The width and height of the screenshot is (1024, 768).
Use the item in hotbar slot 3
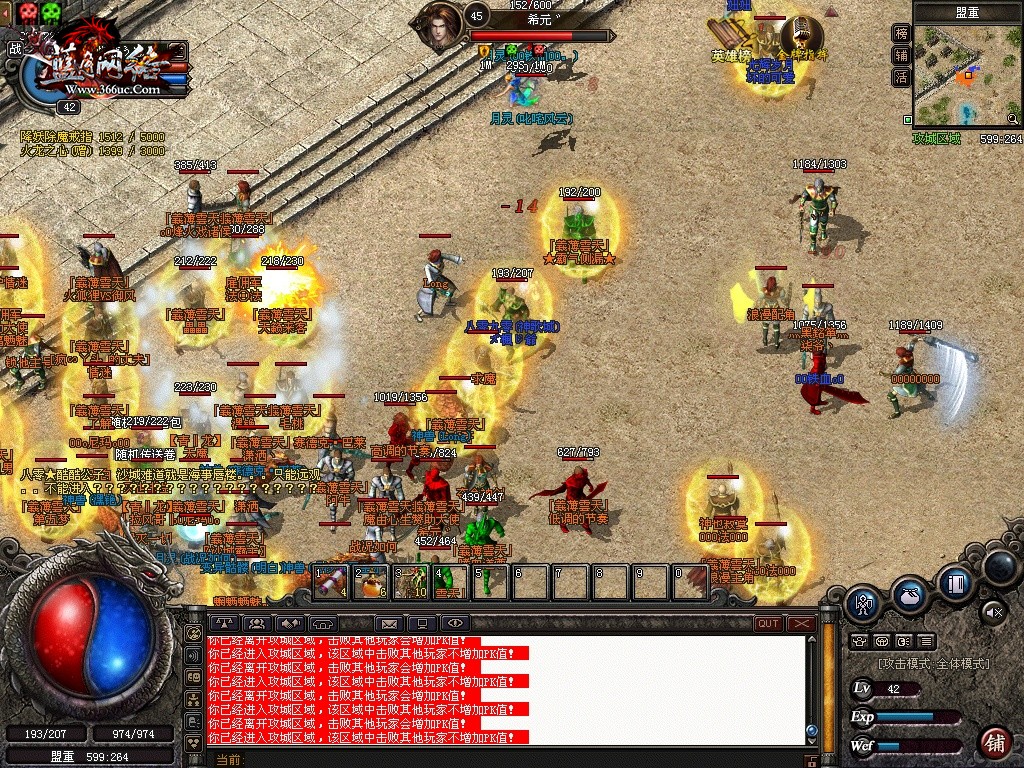(x=410, y=582)
